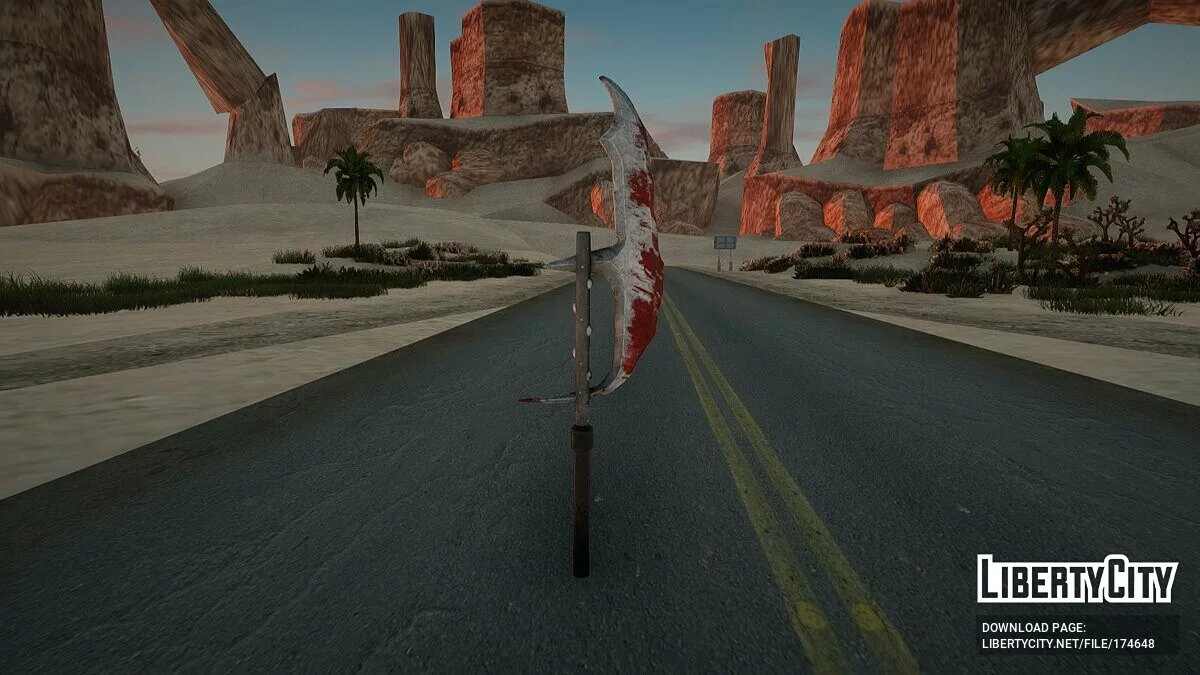Open the libertycity.net/file/174648 download page link
This screenshot has width=1200, height=675.
coord(1068,644)
